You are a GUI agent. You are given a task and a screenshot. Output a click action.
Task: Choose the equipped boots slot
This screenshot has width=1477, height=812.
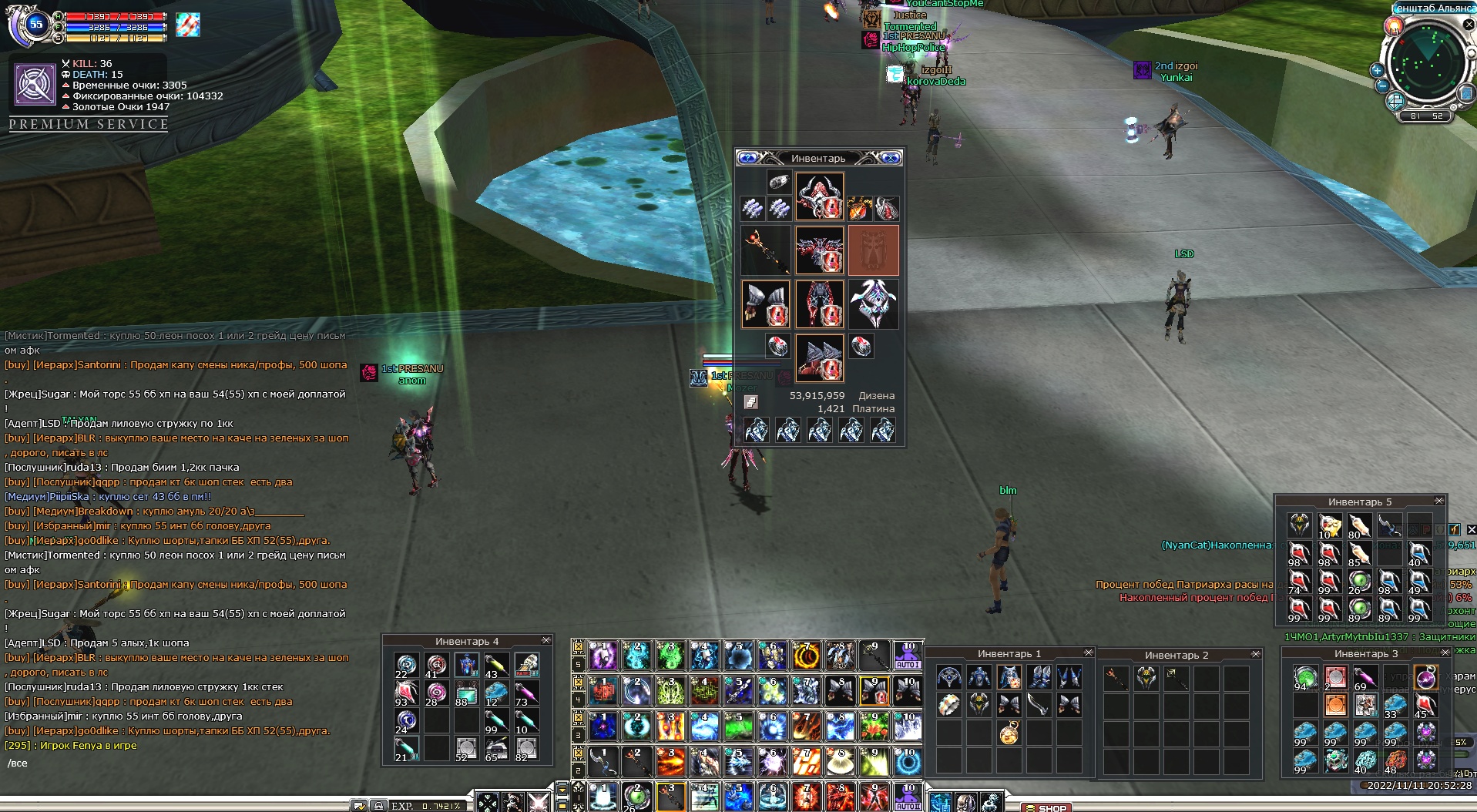click(819, 358)
